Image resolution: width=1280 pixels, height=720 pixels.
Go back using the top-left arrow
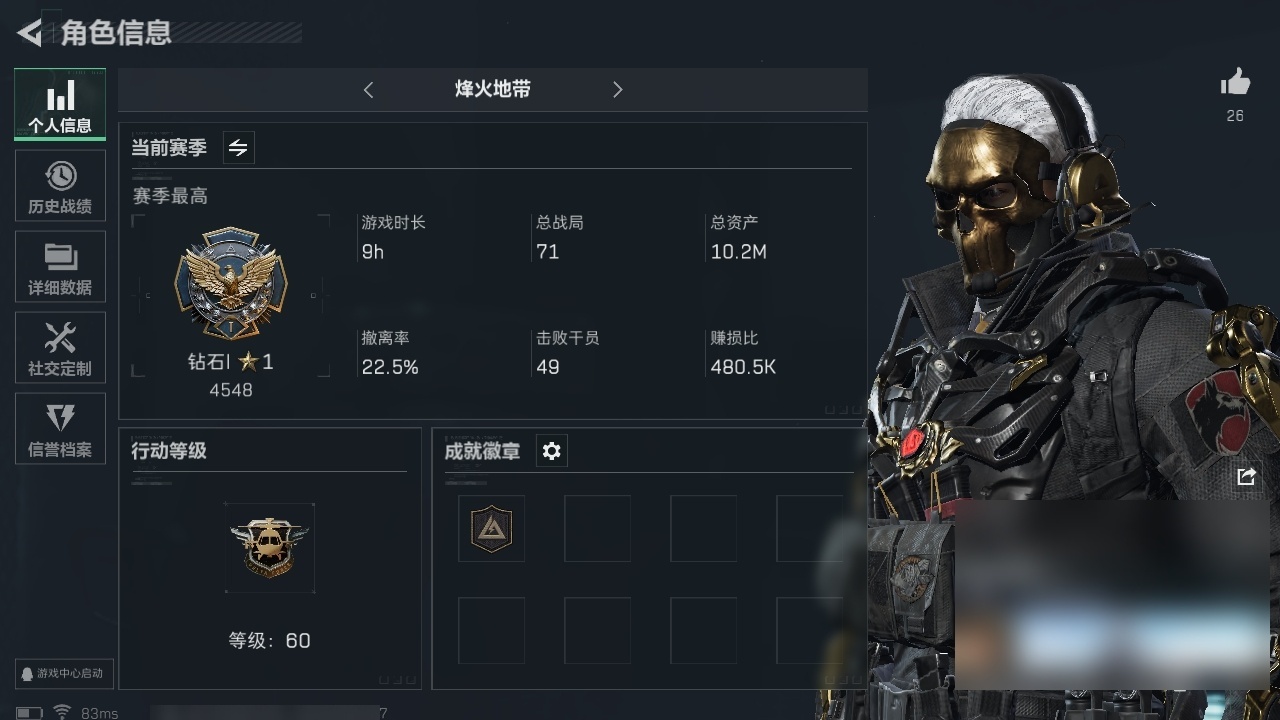click(x=30, y=33)
